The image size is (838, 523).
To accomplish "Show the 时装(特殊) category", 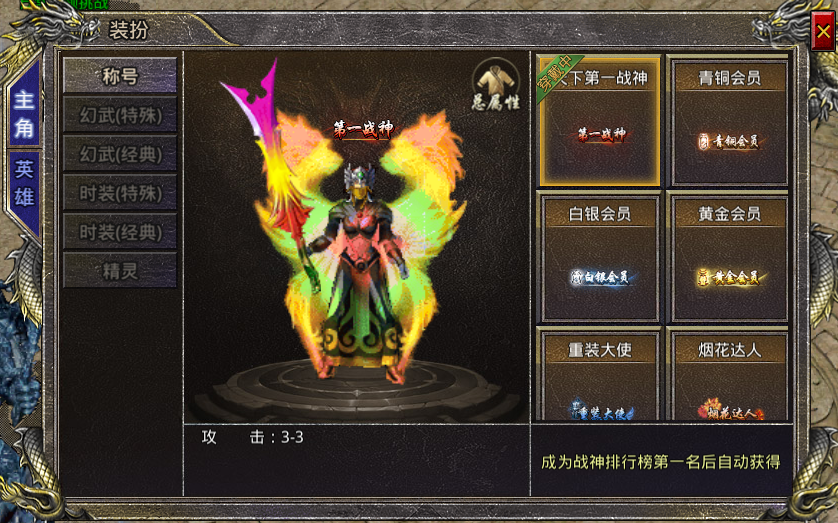I will click(x=120, y=193).
